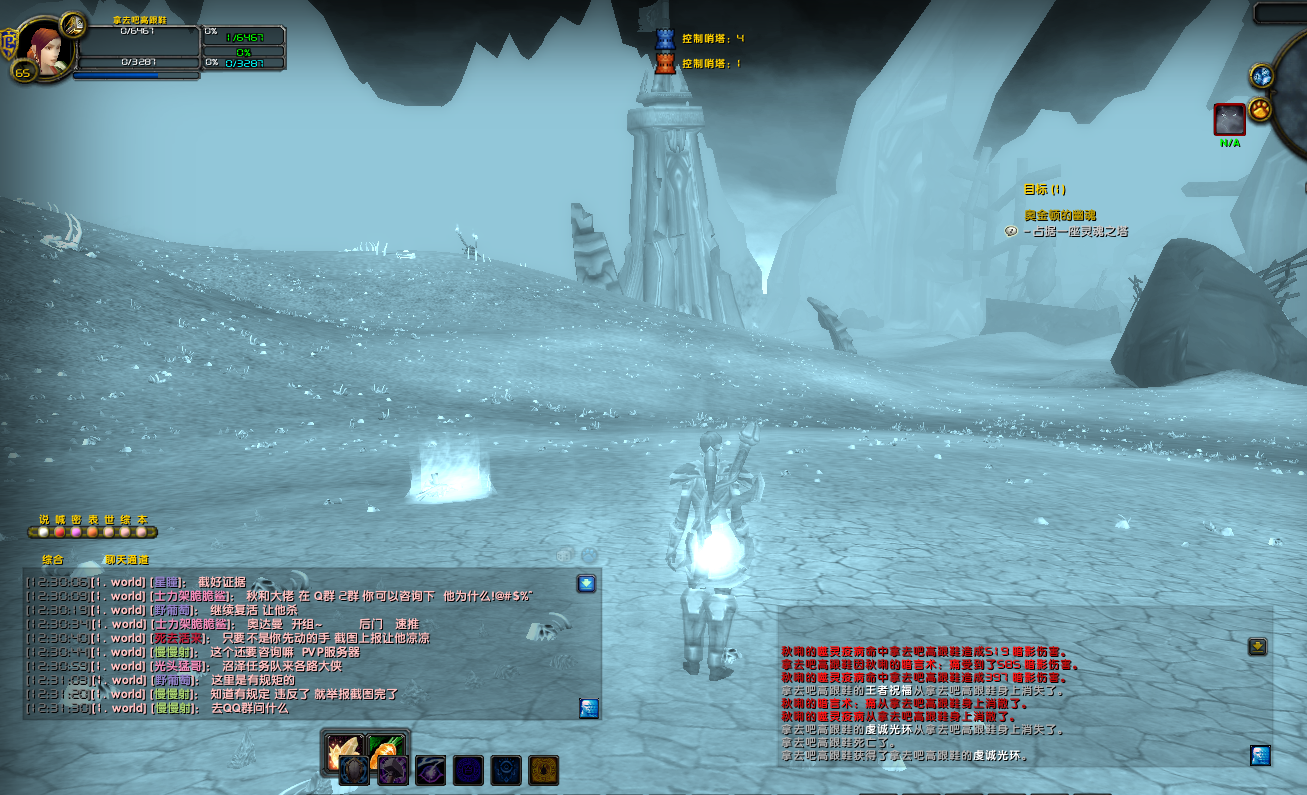This screenshot has width=1307, height=795.
Task: Activate the dark shield ability
Action: (355, 770)
